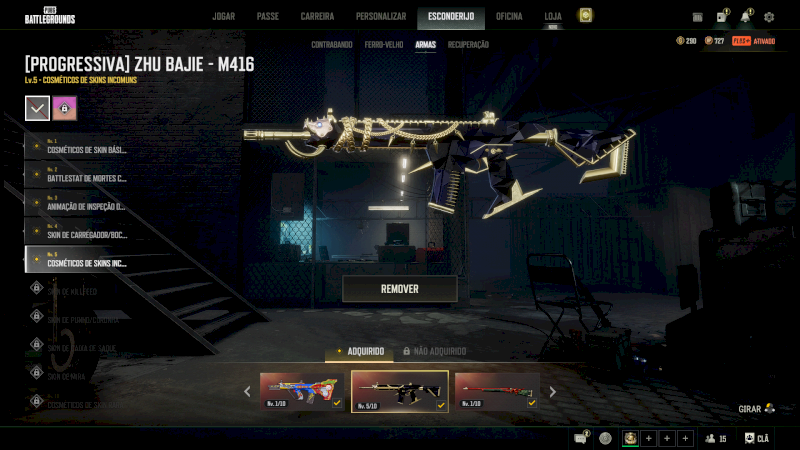This screenshot has height=450, width=800.
Task: Open the Ferro-Velho sub-tab
Action: (x=384, y=45)
